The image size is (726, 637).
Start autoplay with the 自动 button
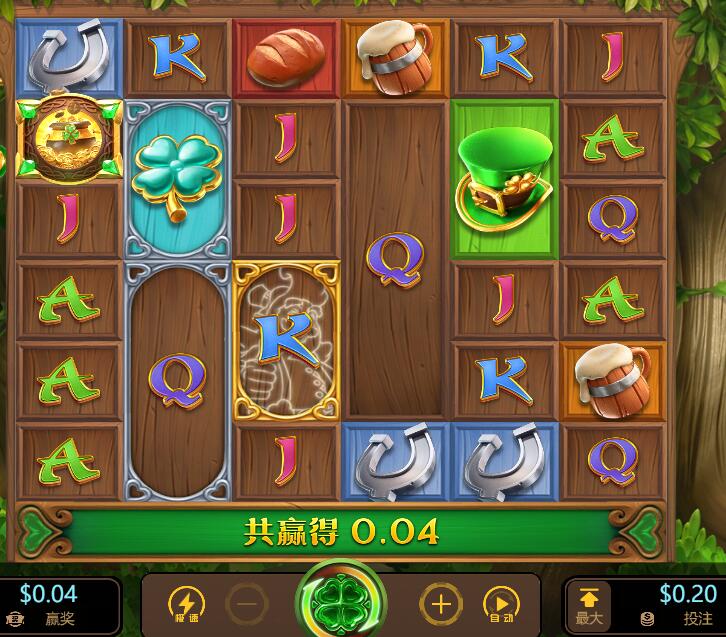(x=500, y=604)
